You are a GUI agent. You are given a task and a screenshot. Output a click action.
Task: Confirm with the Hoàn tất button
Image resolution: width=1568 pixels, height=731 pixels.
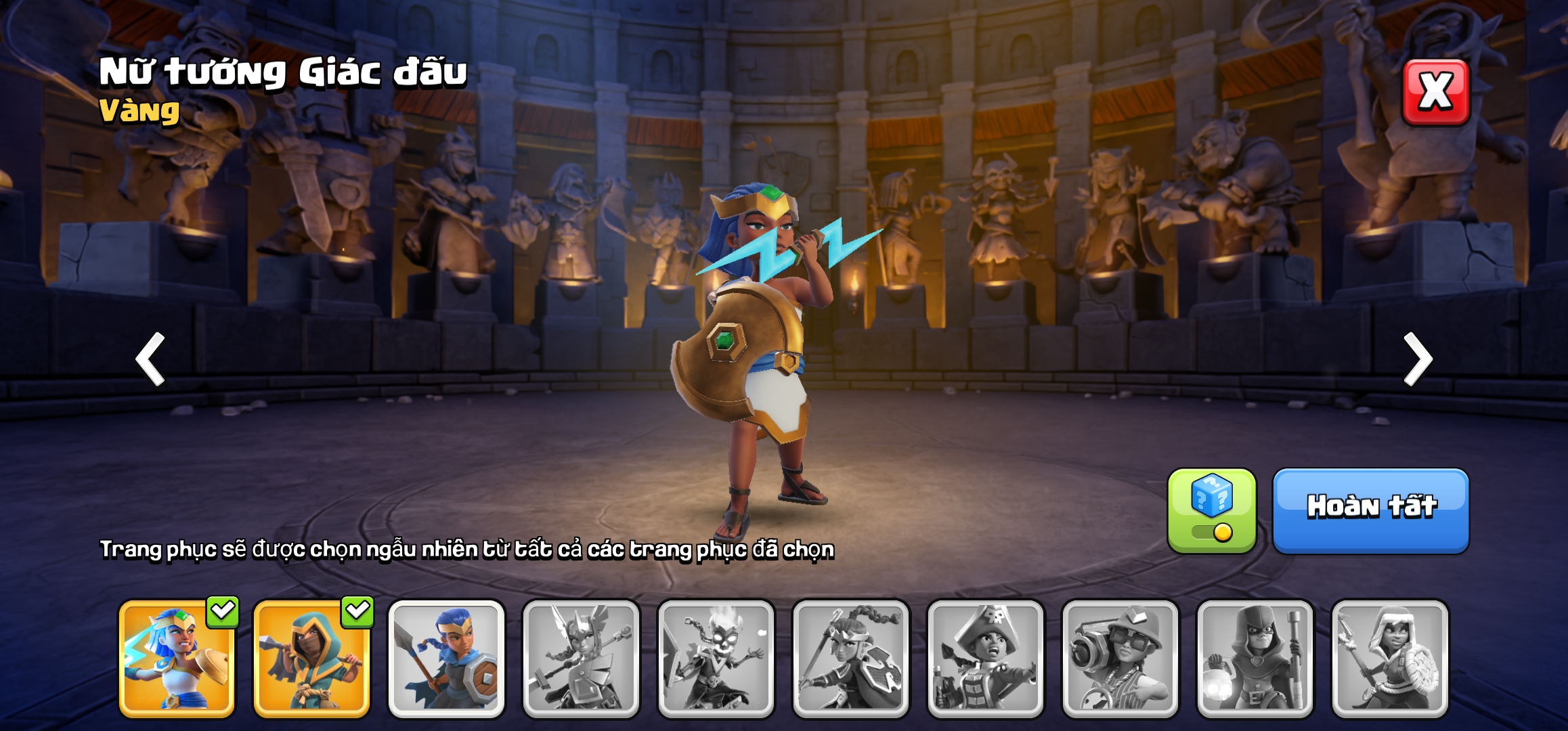(x=1371, y=511)
